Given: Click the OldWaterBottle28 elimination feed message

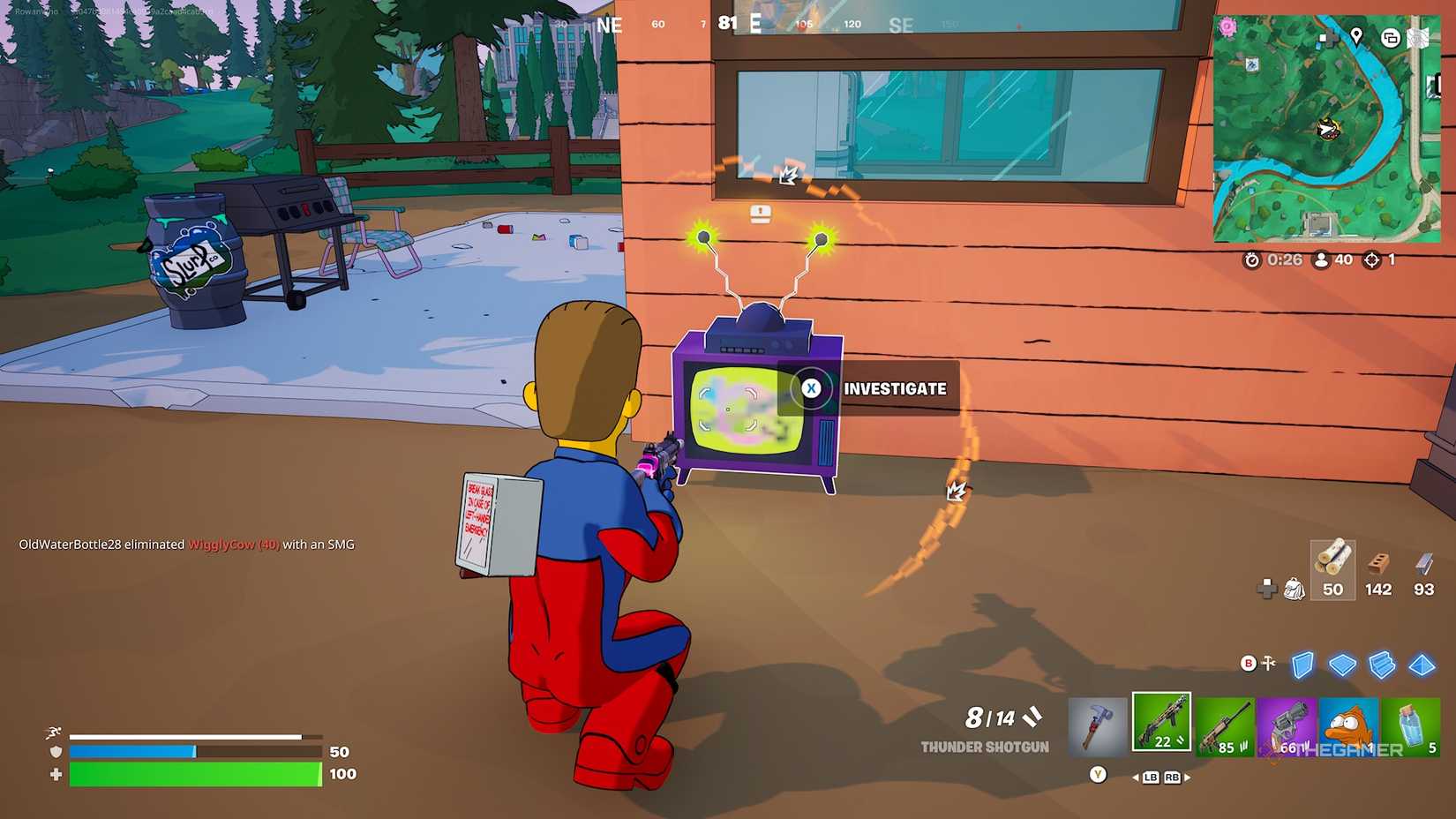Looking at the screenshot, I should [185, 545].
